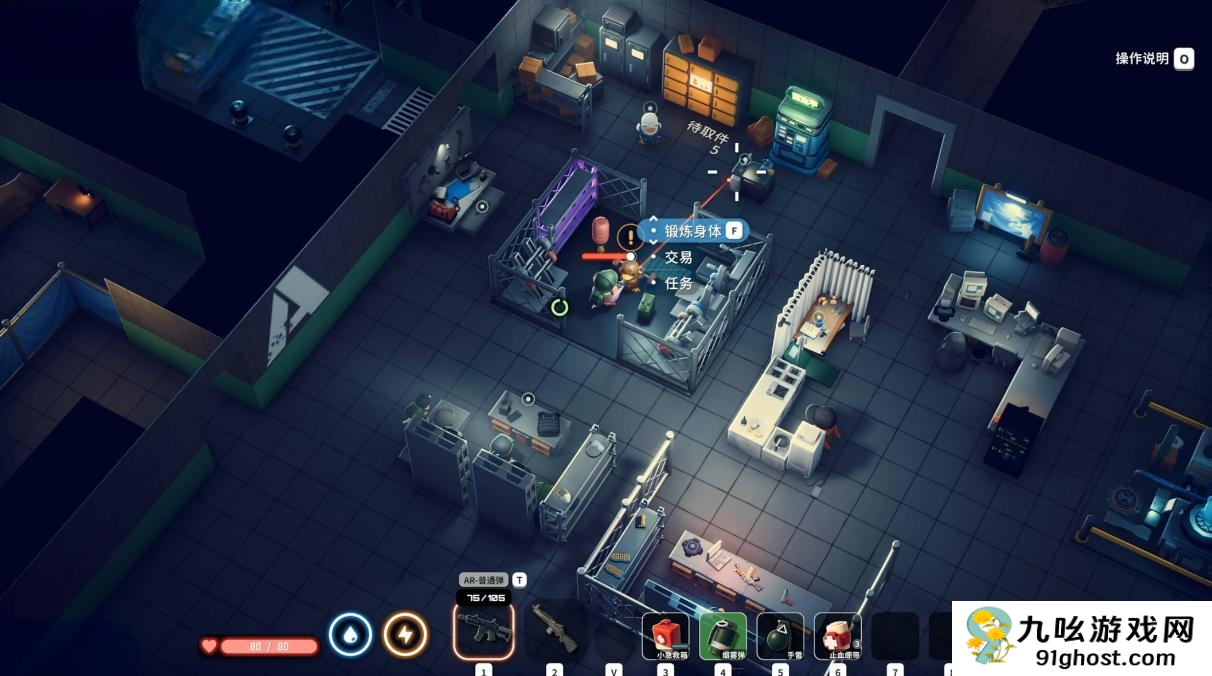Select the assault rifle weapon slot
The height and width of the screenshot is (676, 1212).
(x=484, y=630)
